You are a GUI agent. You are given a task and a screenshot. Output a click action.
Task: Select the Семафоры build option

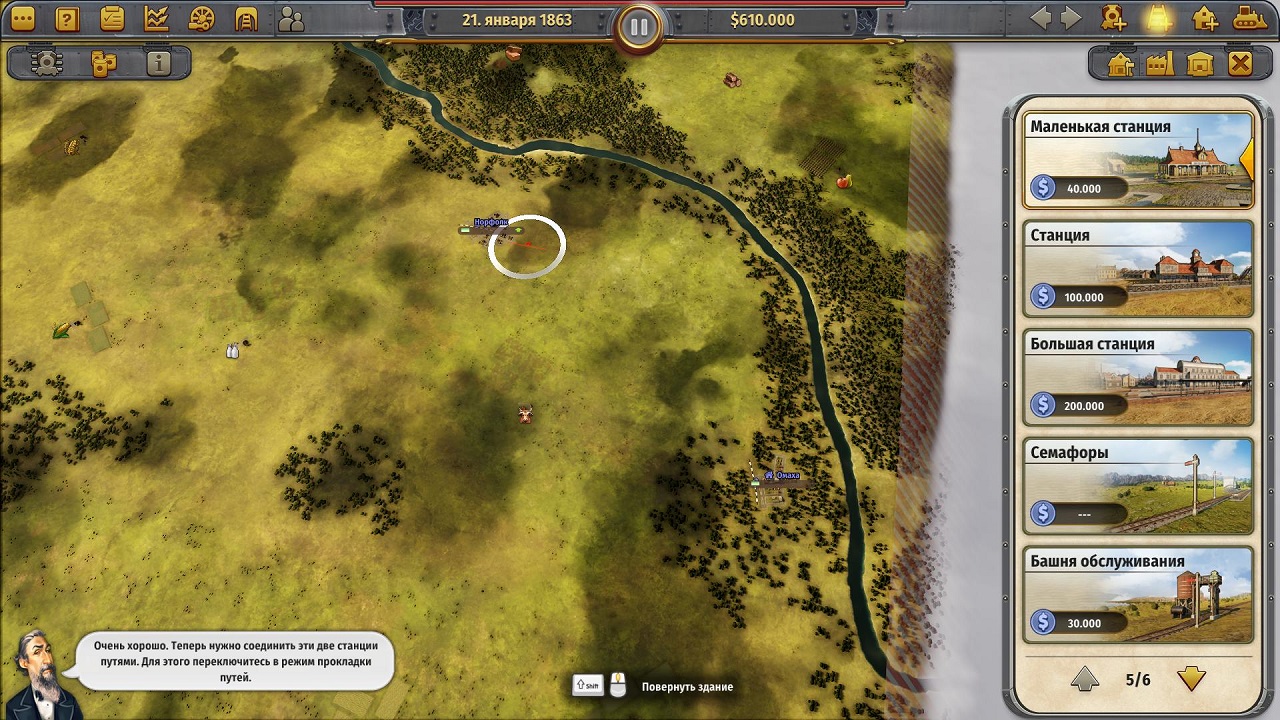1138,486
